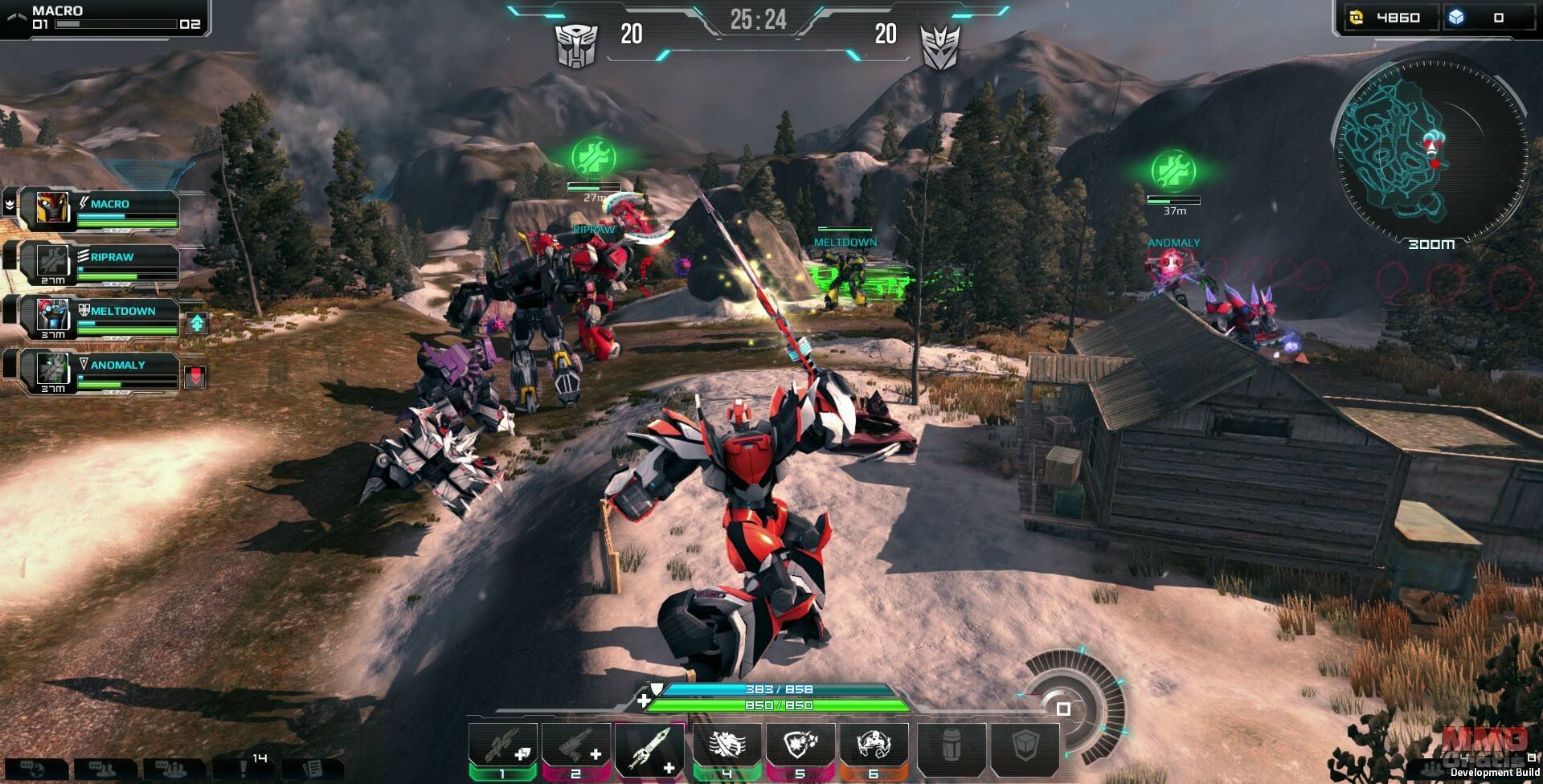The image size is (1543, 784).
Task: Open the document log icon
Action: point(313,770)
